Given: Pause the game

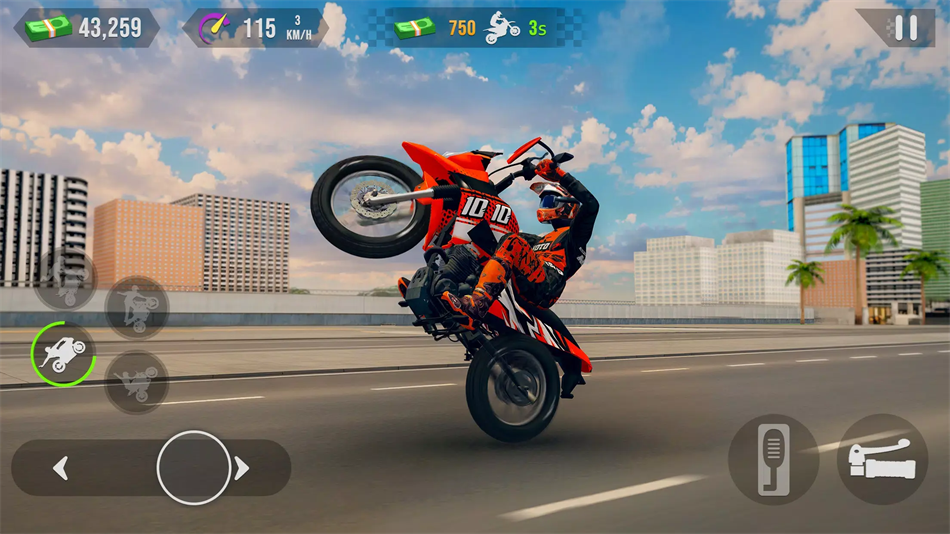Looking at the screenshot, I should (906, 28).
